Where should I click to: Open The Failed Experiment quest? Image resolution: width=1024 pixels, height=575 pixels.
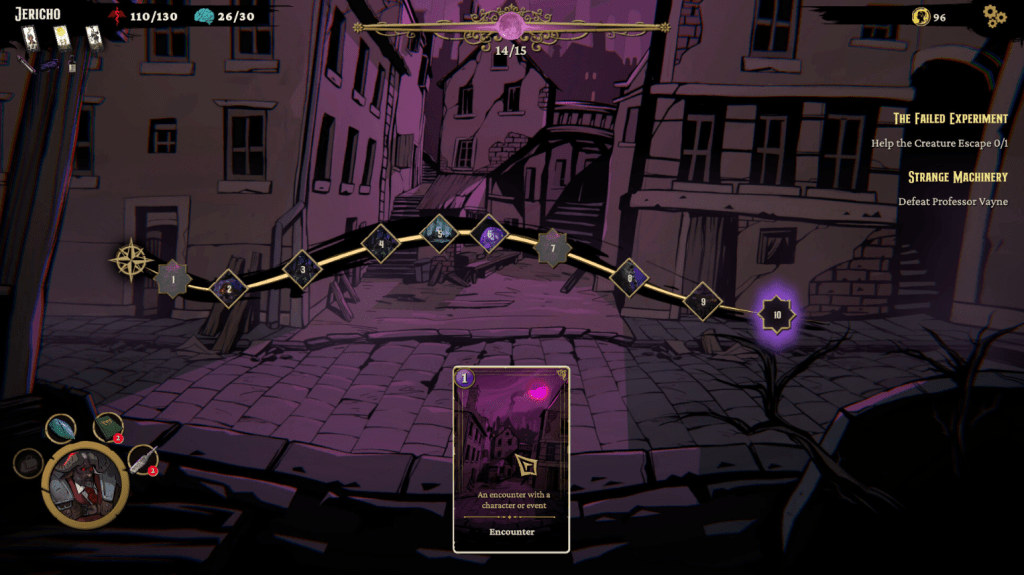point(950,118)
